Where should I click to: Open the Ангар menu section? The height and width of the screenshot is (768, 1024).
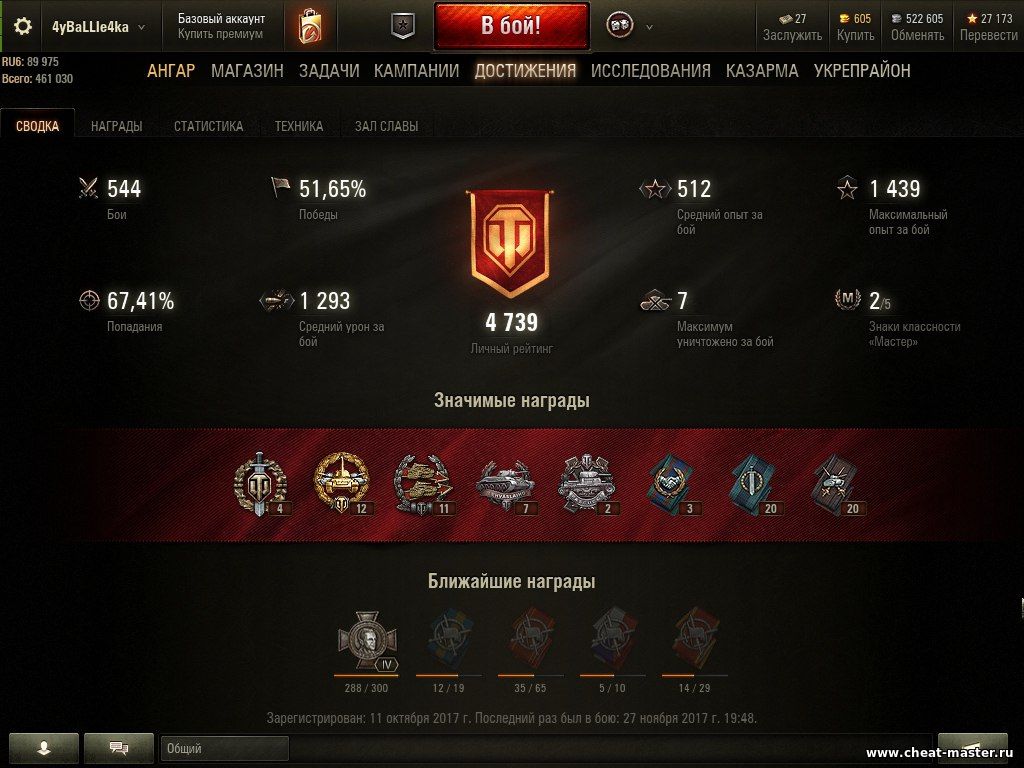pyautogui.click(x=171, y=71)
